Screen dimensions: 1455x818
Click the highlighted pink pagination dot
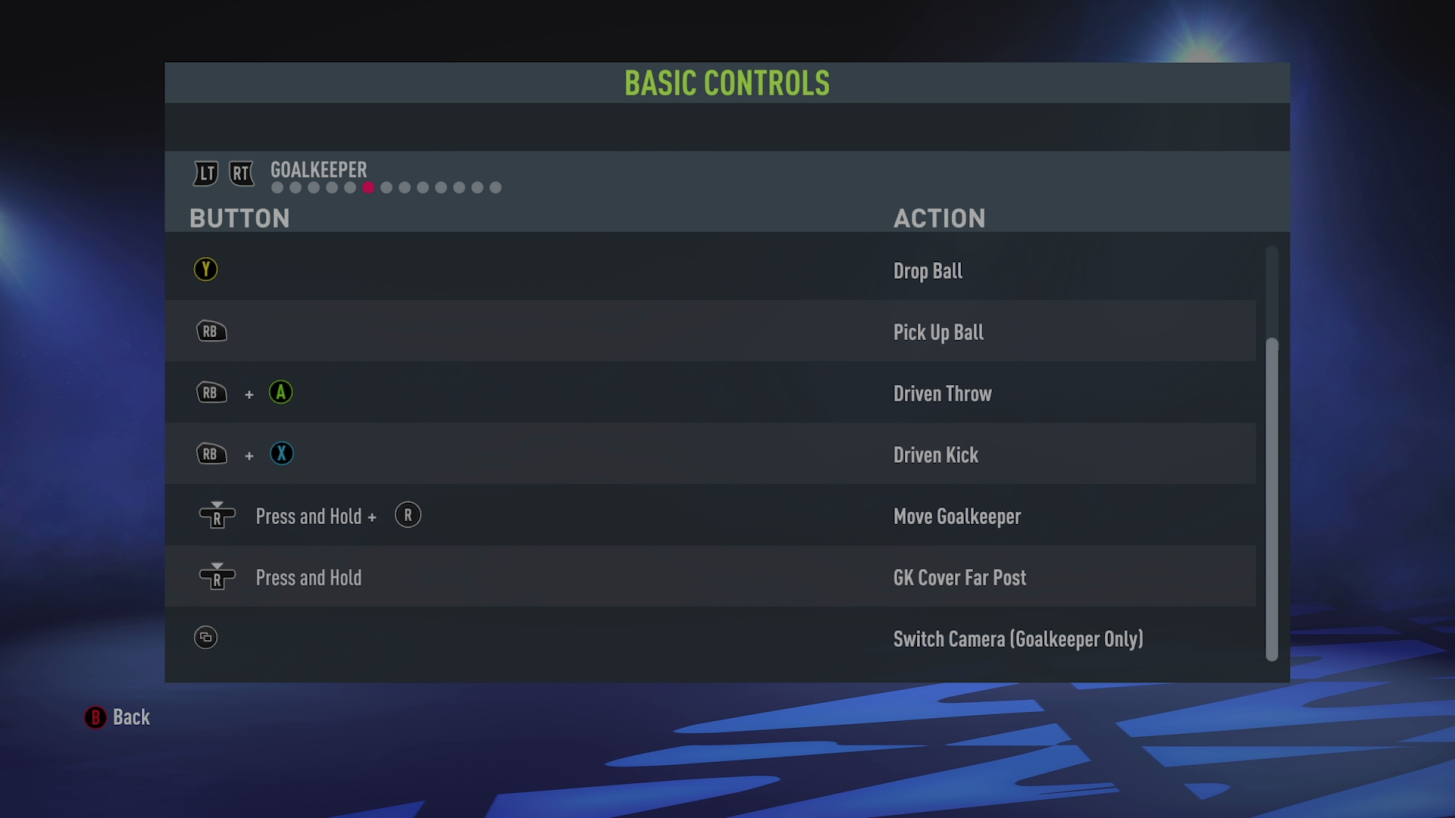[368, 187]
